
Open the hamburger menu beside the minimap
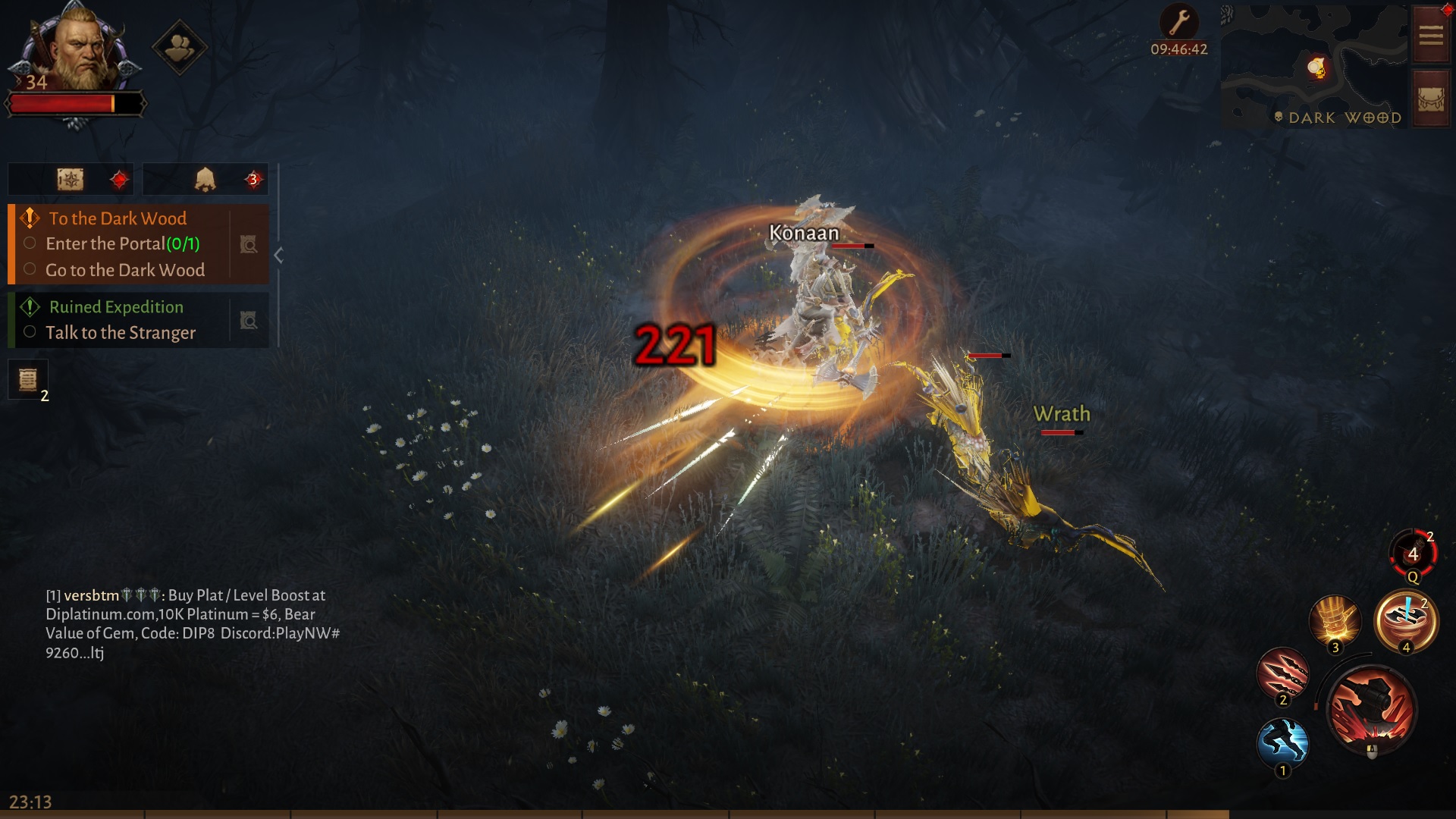(1430, 33)
